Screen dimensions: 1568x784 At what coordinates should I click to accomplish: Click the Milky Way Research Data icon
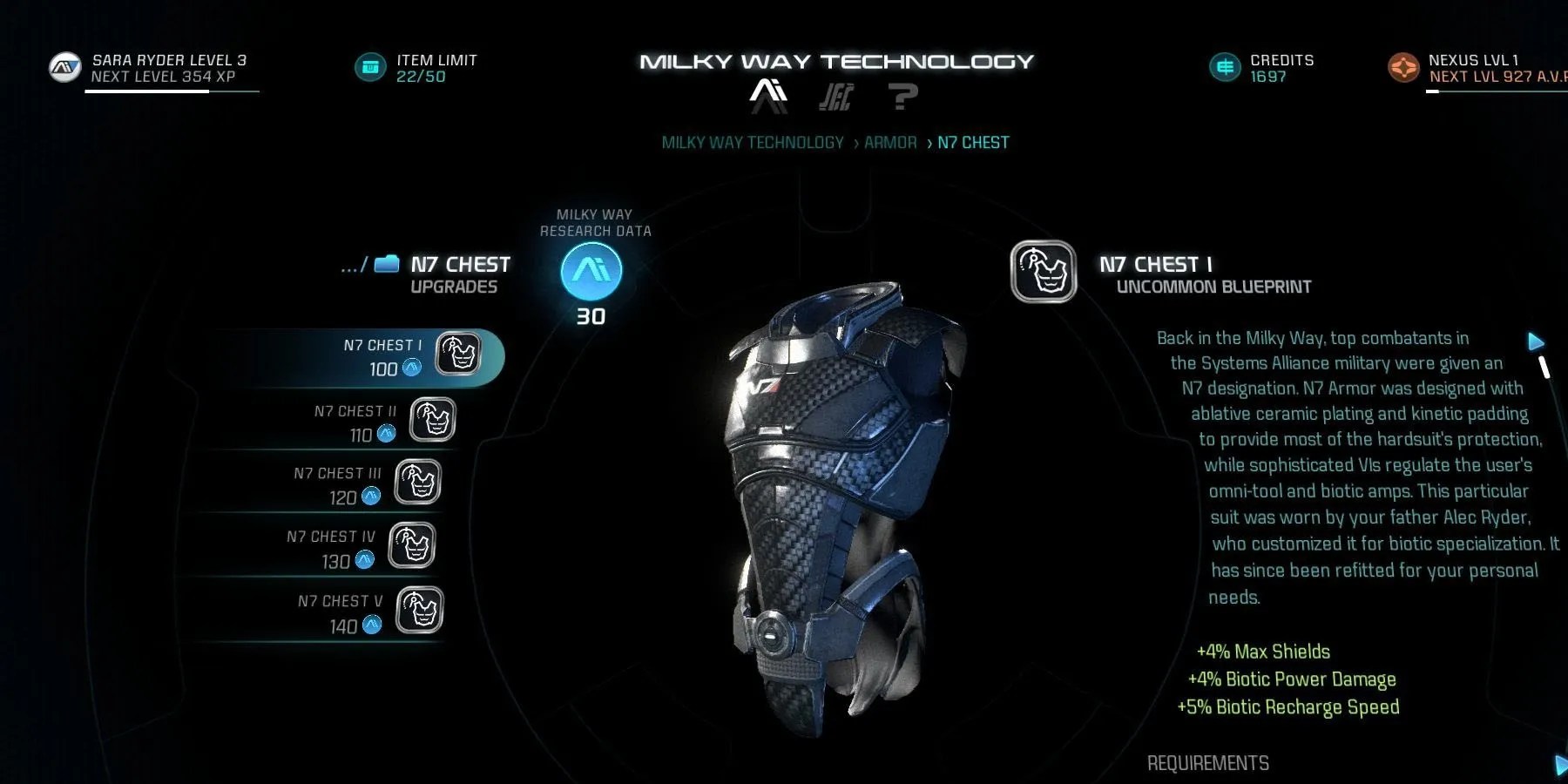click(591, 270)
